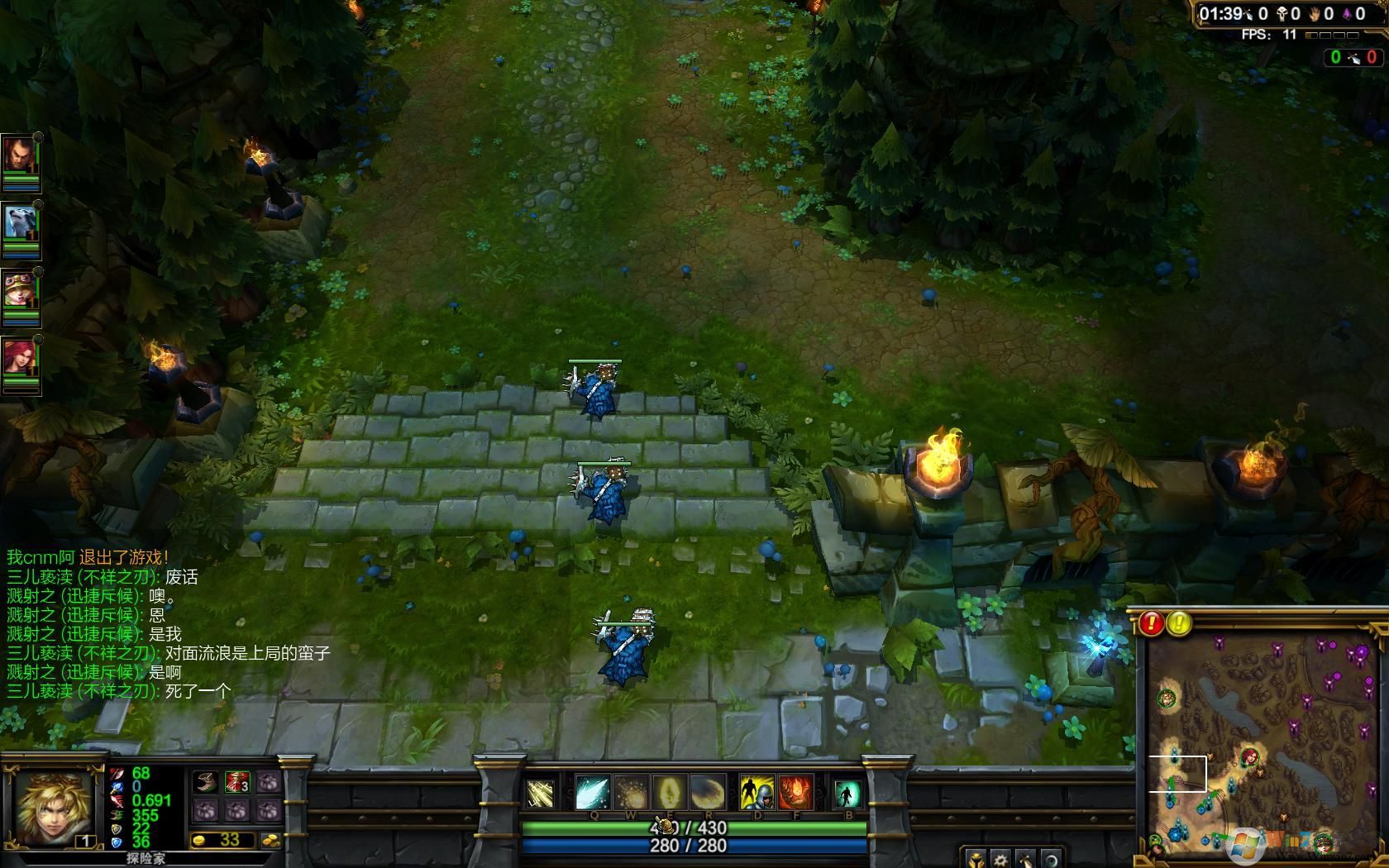Cast the Q ability Mystic Shot
The width and height of the screenshot is (1389, 868).
[x=592, y=791]
